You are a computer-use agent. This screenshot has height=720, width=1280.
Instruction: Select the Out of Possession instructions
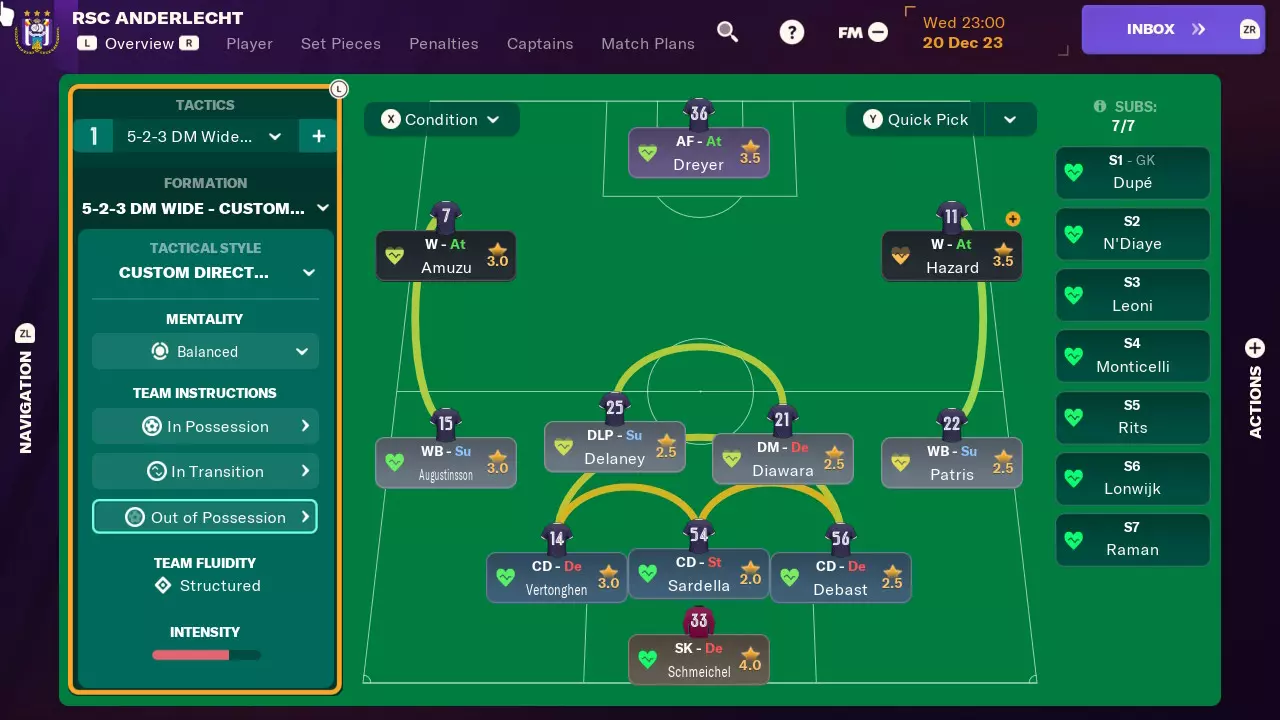205,516
